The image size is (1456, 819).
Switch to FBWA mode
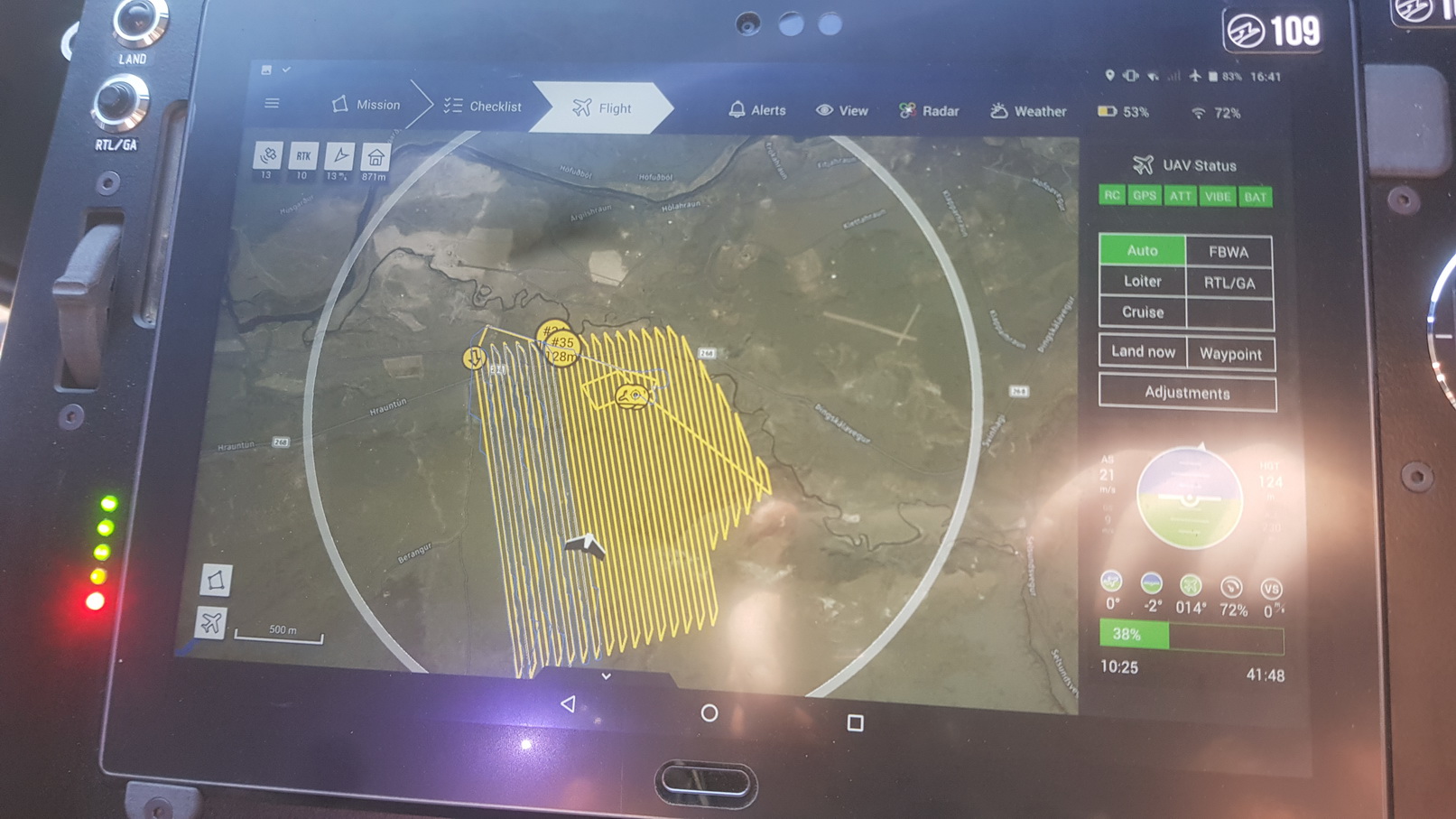pos(1228,252)
